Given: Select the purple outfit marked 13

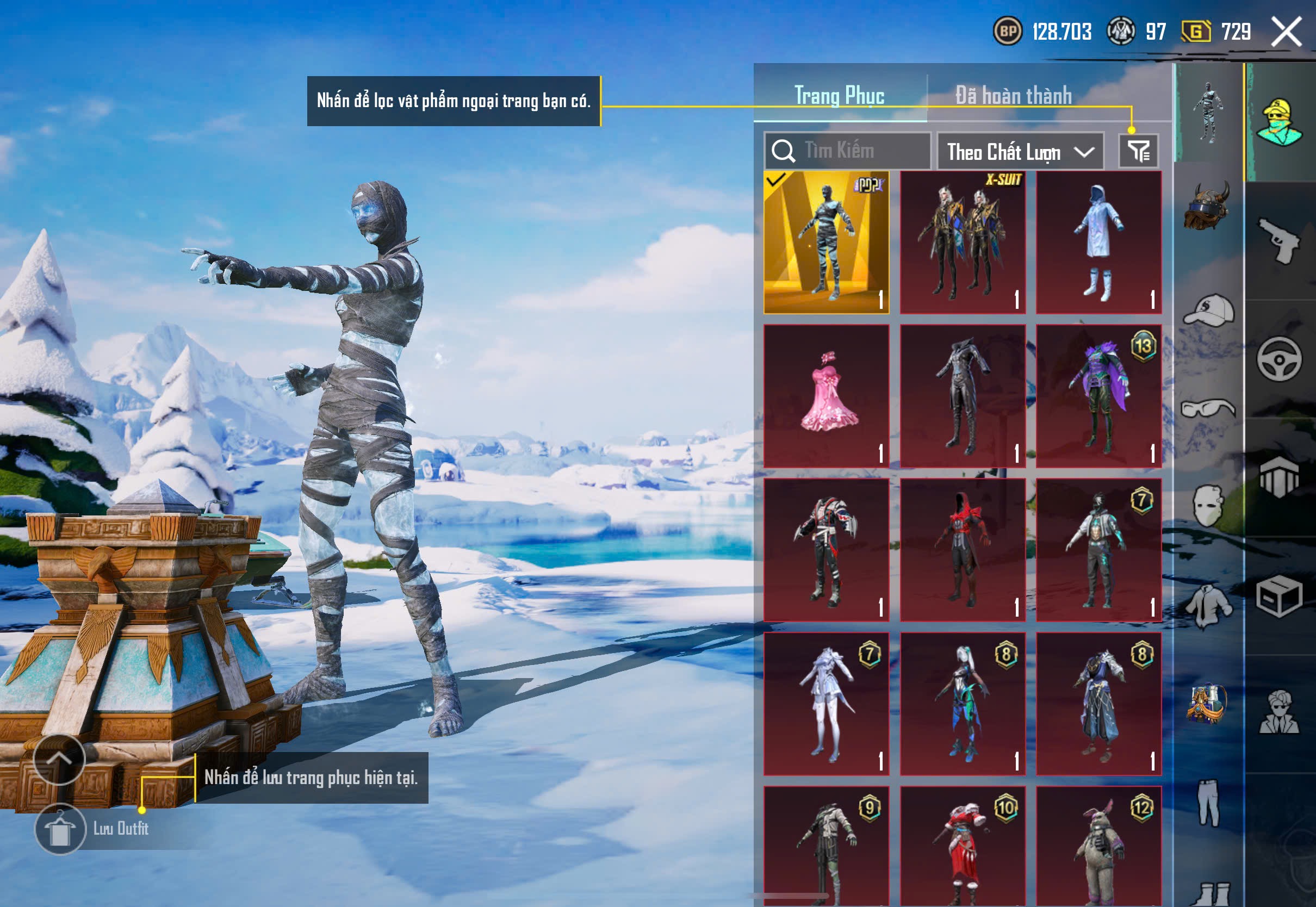Looking at the screenshot, I should [1098, 396].
